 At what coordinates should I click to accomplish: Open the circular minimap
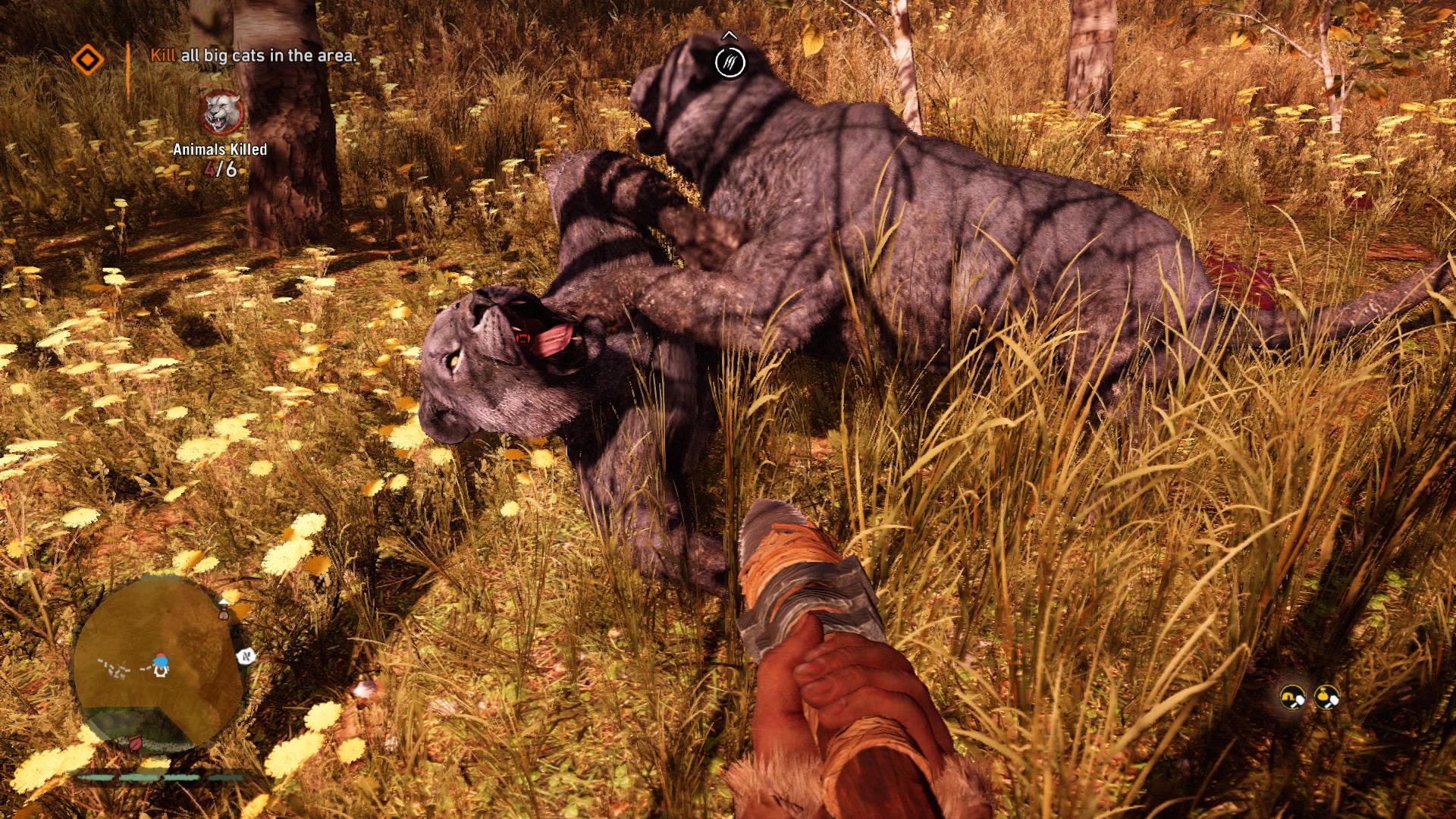[158, 661]
